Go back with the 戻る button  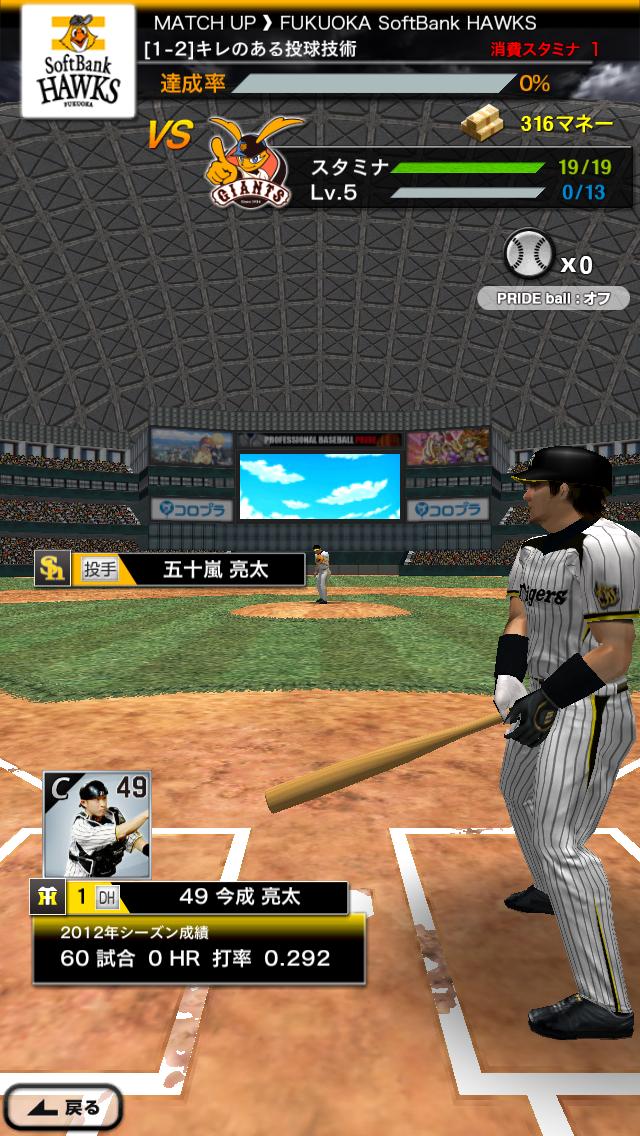tap(62, 1107)
